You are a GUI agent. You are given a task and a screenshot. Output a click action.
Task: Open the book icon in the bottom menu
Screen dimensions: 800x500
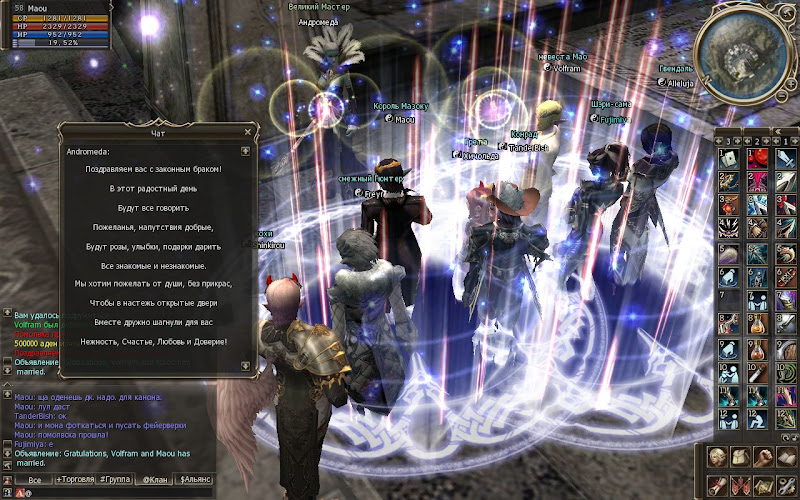[x=786, y=456]
